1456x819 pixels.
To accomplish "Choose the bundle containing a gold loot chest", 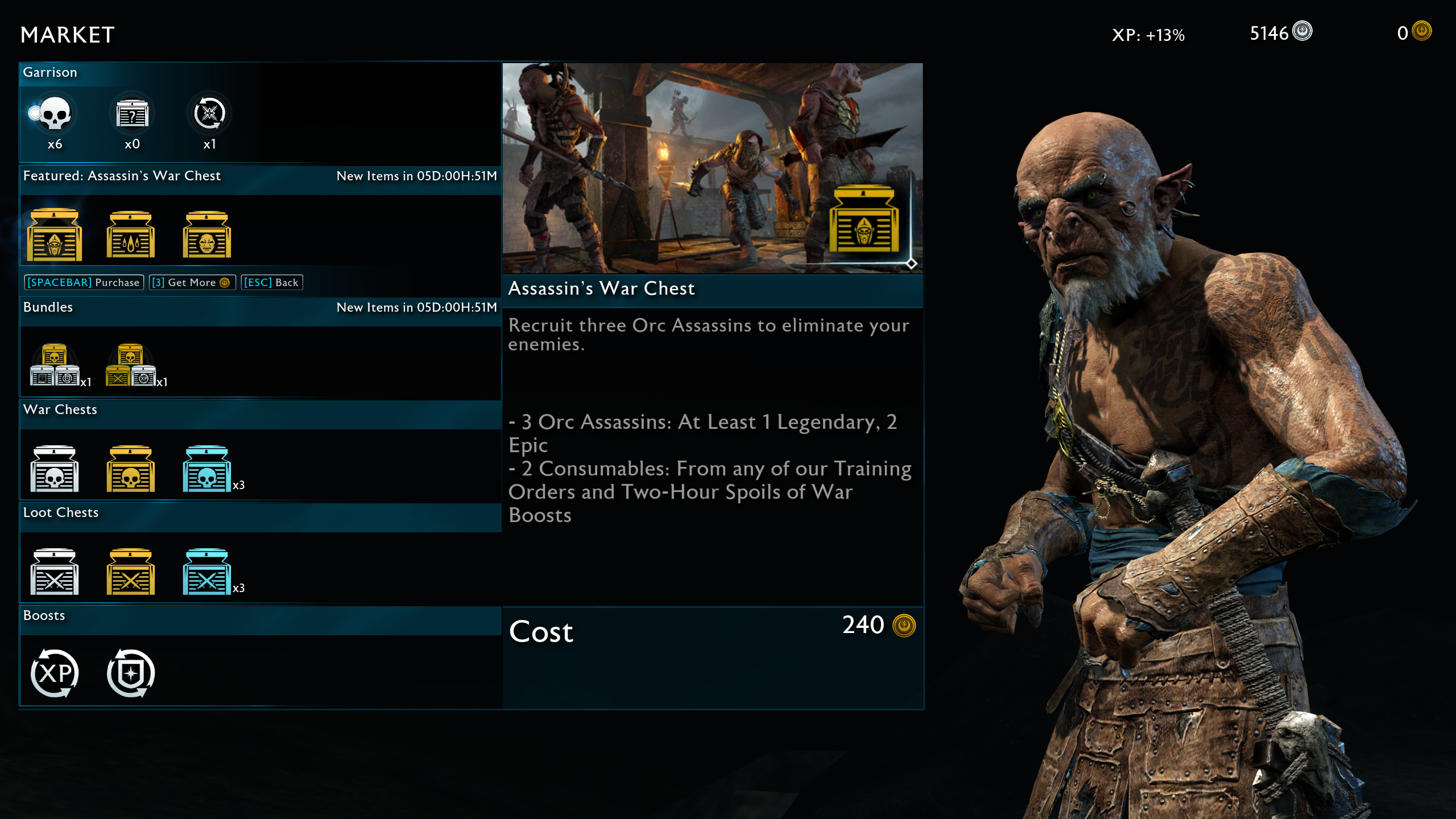I will (x=131, y=366).
